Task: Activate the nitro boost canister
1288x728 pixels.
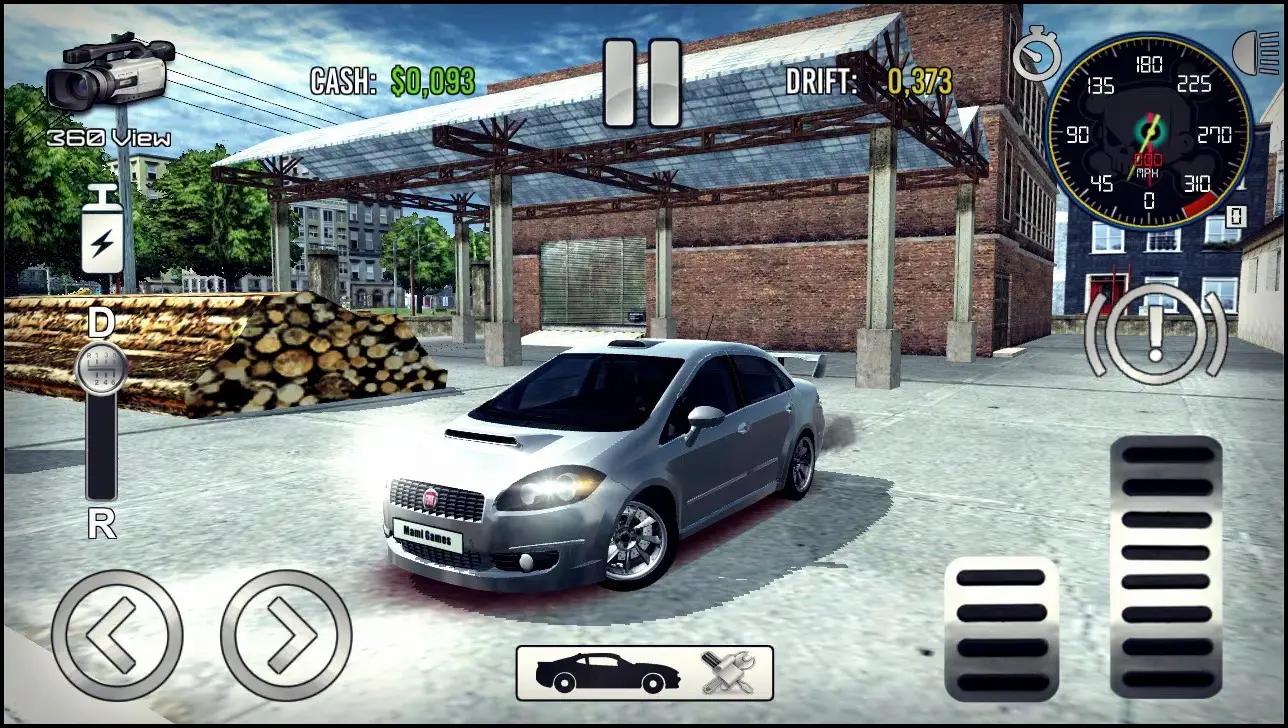Action: [x=103, y=232]
